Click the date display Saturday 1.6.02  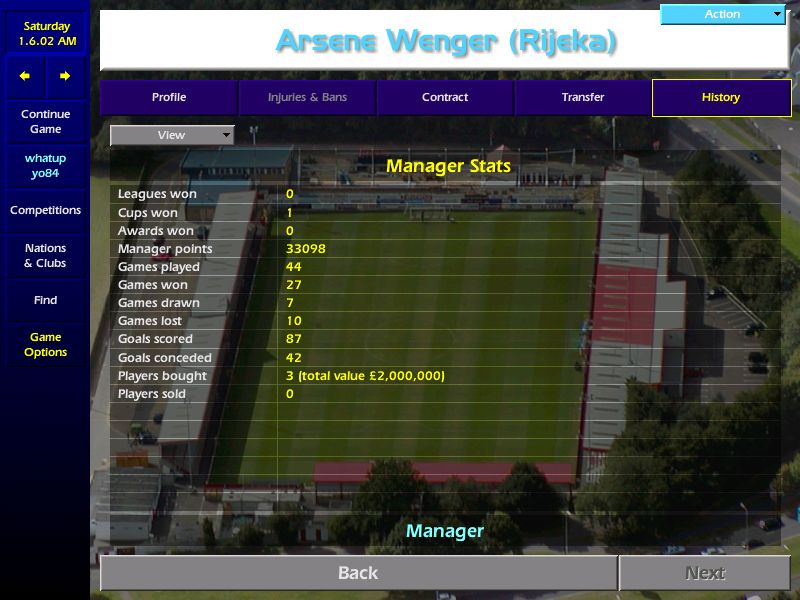(x=45, y=34)
